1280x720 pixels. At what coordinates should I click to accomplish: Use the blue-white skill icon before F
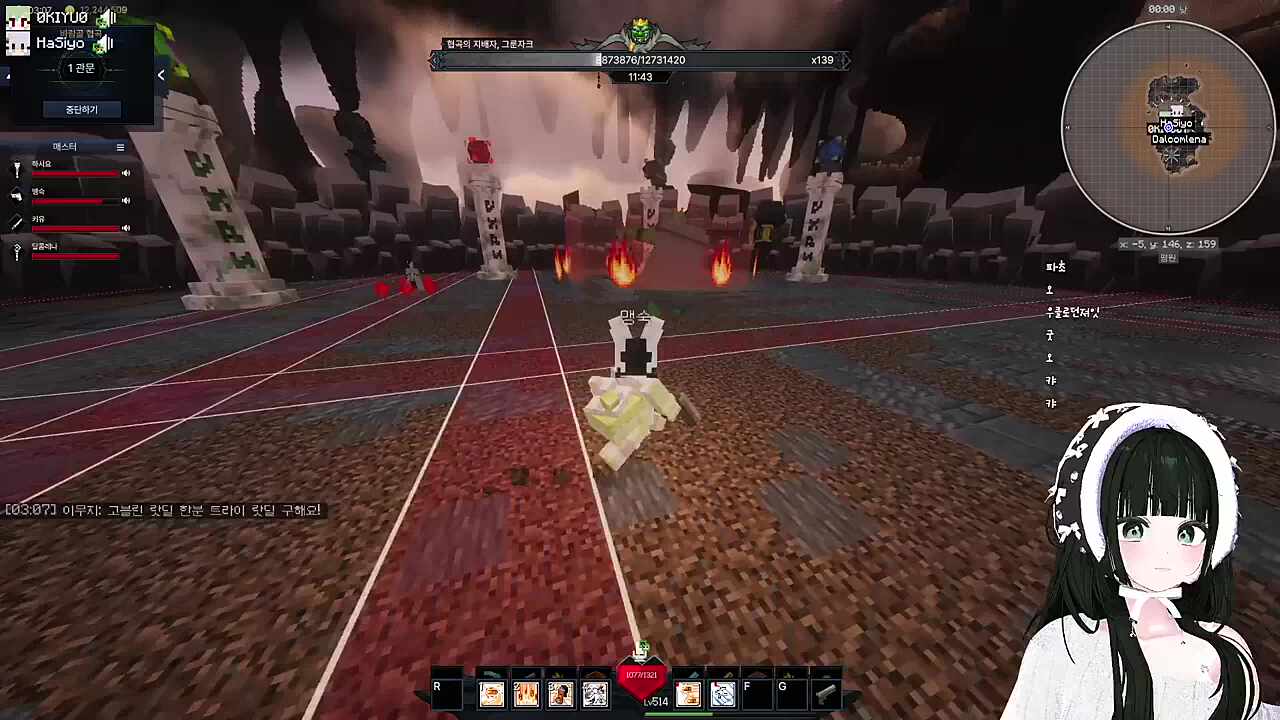722,694
